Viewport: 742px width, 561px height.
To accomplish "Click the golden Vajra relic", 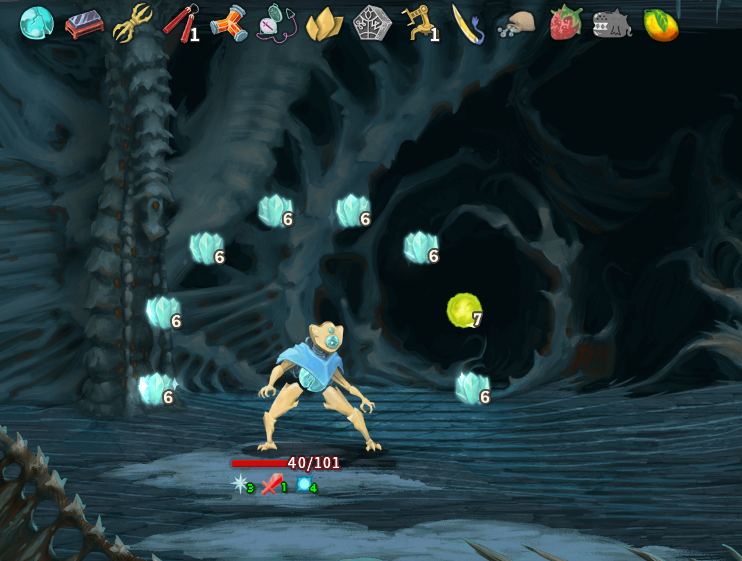I will 132,23.
